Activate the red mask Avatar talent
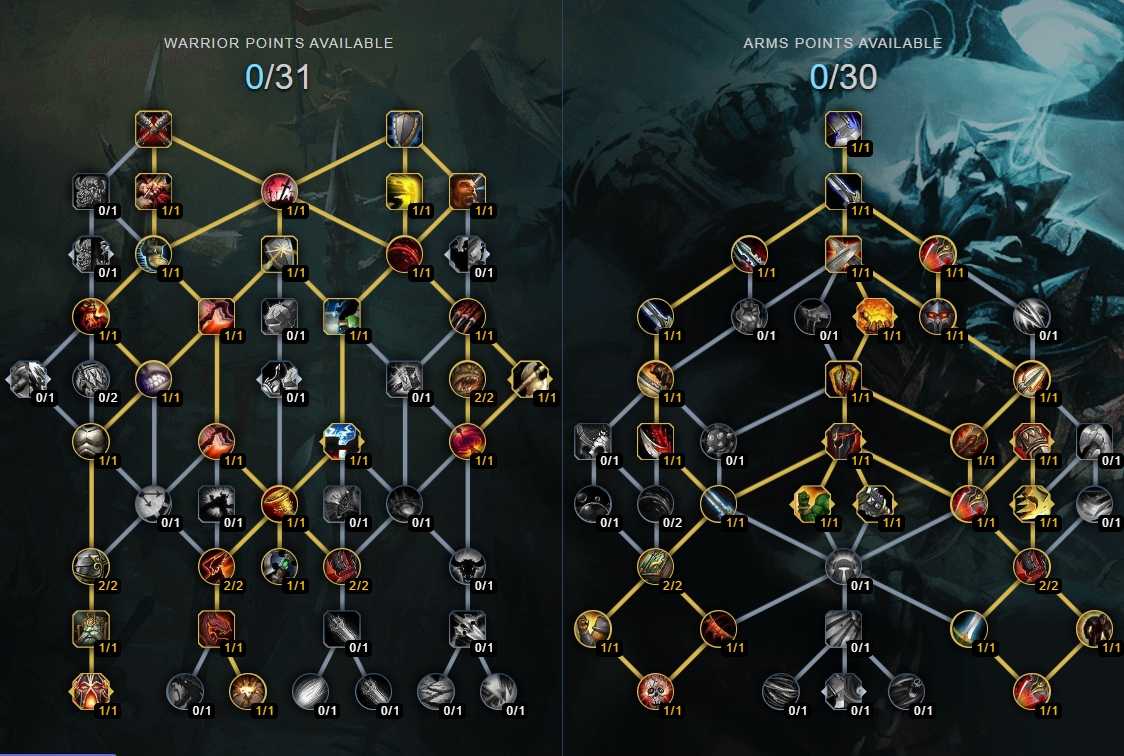 [91, 690]
